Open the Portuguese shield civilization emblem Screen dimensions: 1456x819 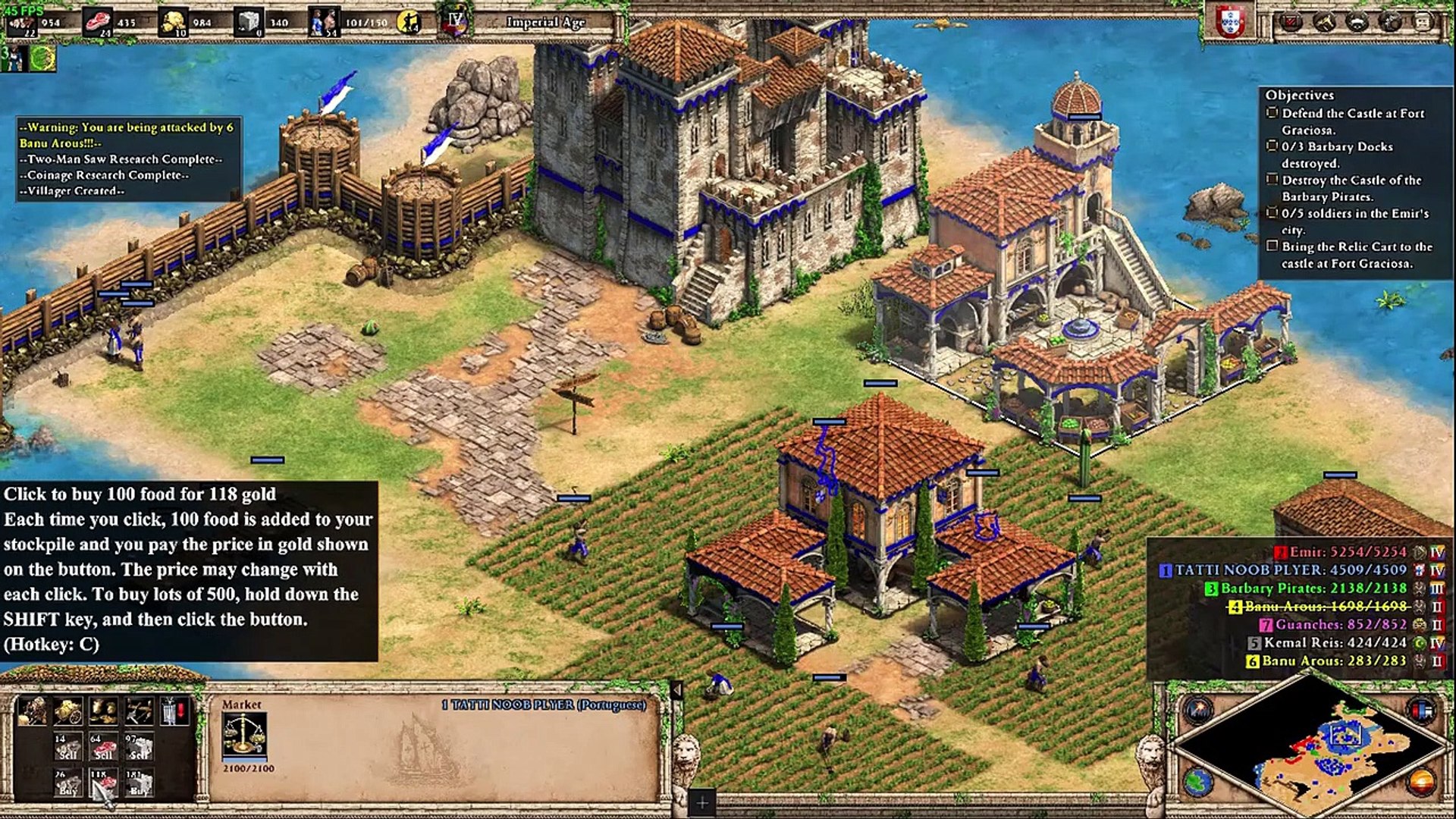click(x=1231, y=21)
